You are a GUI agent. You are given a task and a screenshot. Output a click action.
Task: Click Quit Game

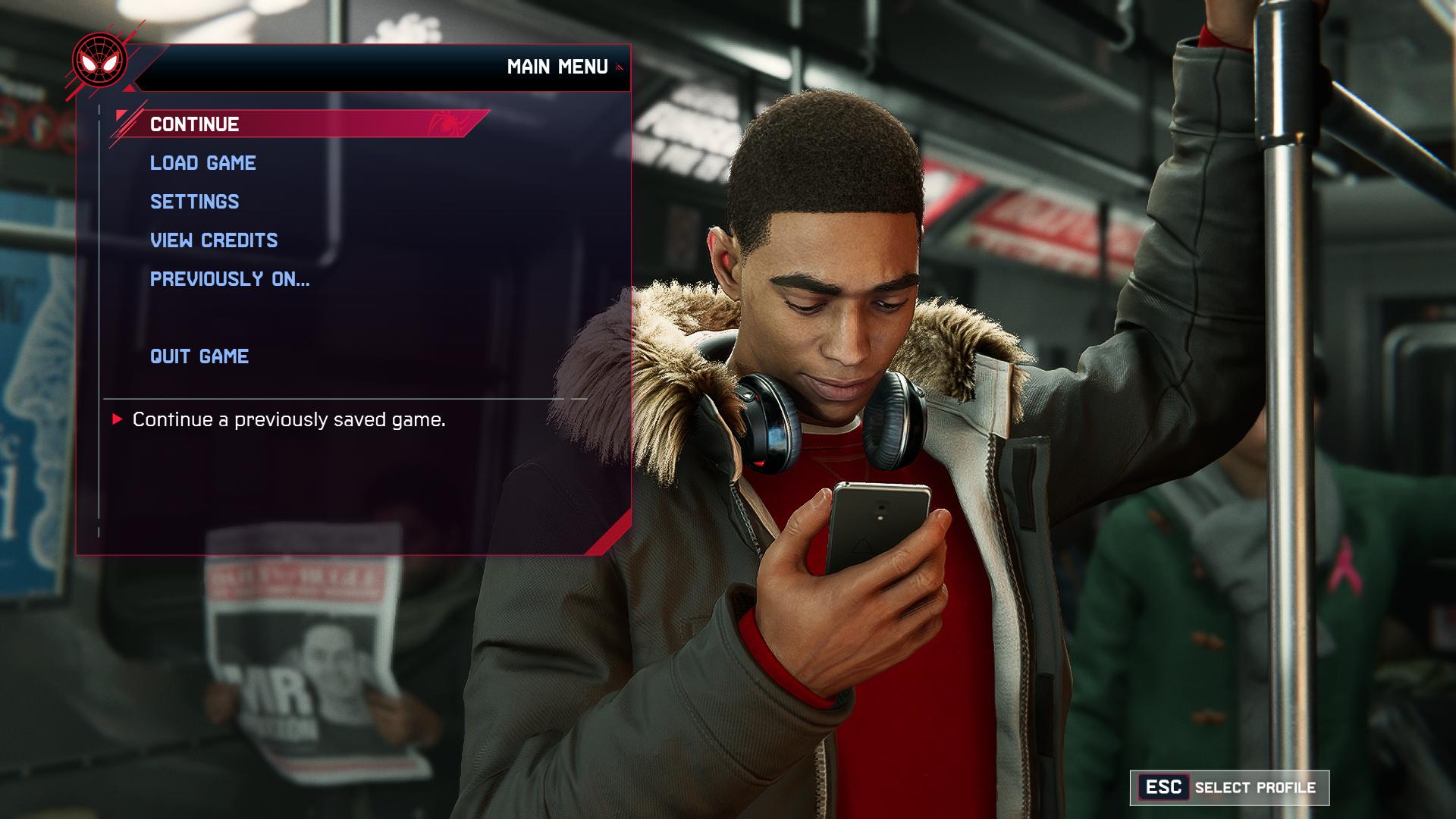tap(199, 356)
